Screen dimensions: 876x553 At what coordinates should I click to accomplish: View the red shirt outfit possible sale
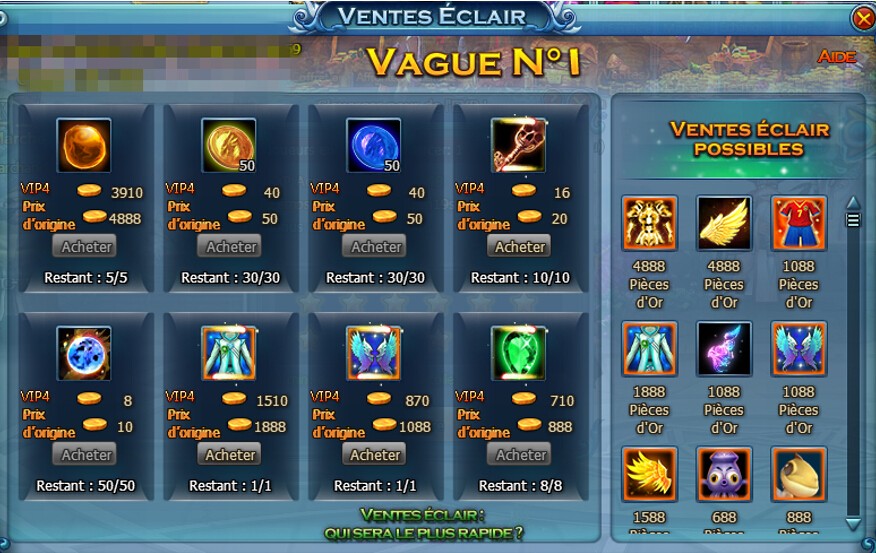[799, 223]
